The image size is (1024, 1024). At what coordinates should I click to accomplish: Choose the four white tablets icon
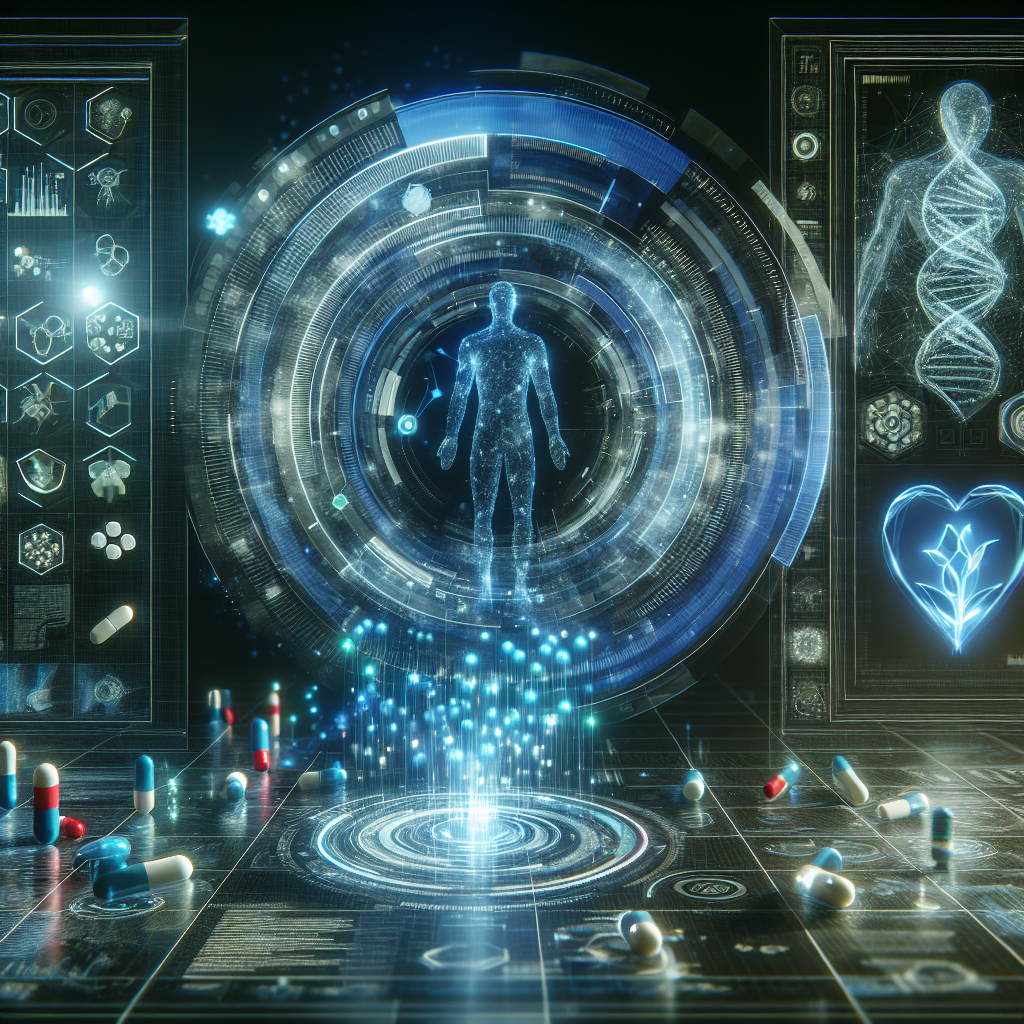coord(110,541)
